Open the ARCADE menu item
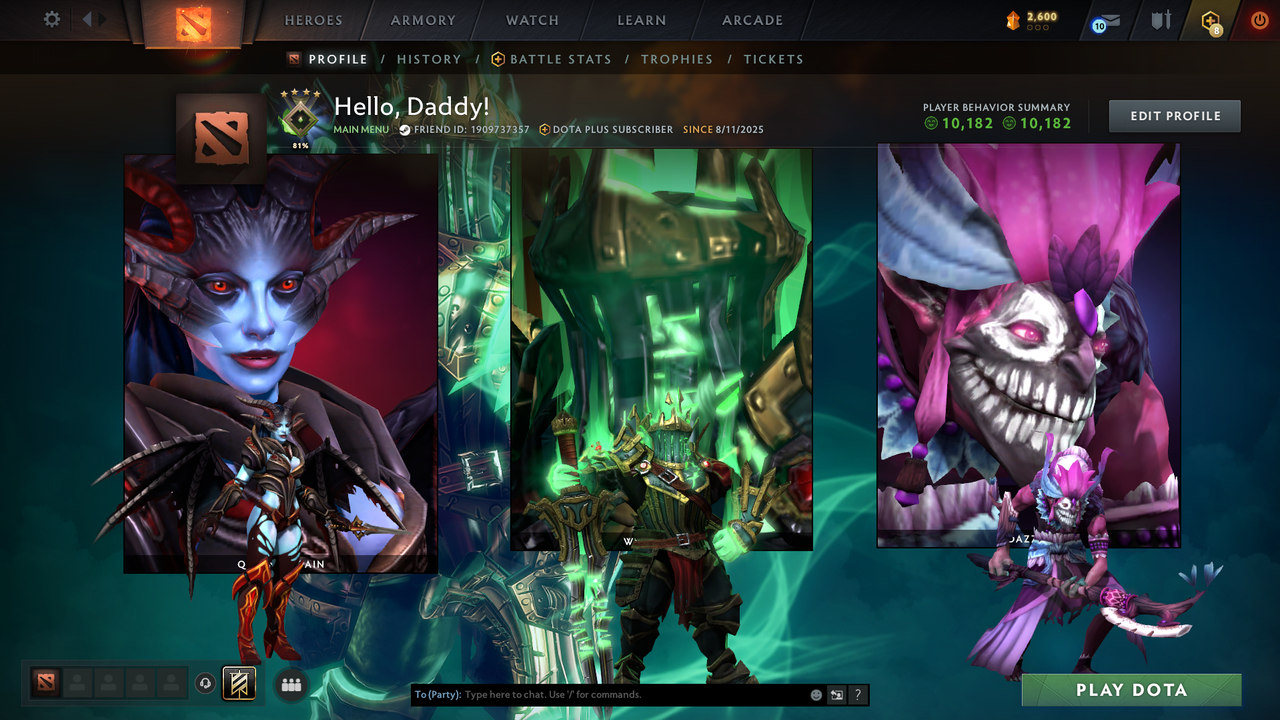This screenshot has width=1280, height=720. (x=751, y=20)
